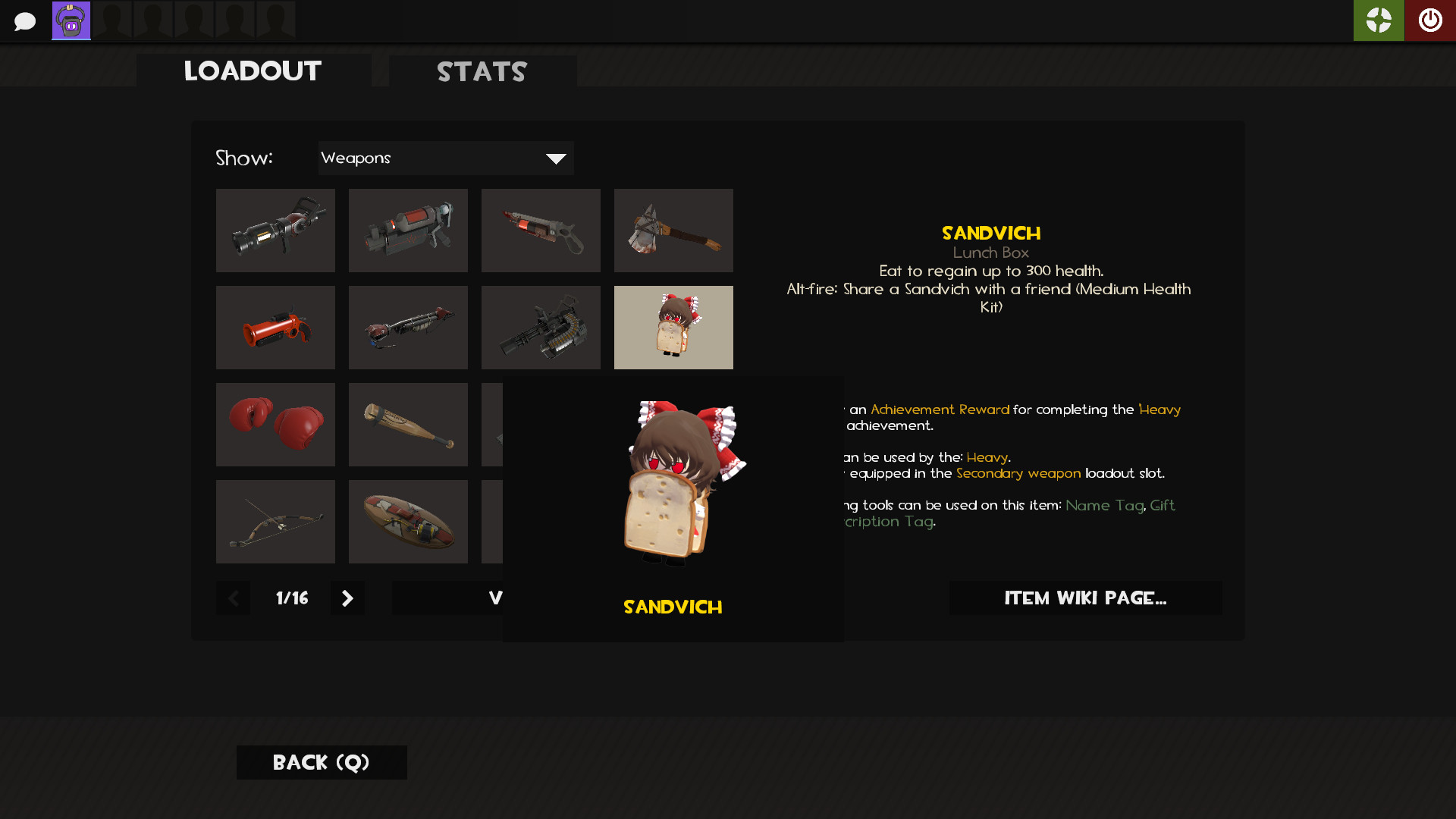Image resolution: width=1456 pixels, height=819 pixels.
Task: Click the red power quit button
Action: (x=1430, y=20)
